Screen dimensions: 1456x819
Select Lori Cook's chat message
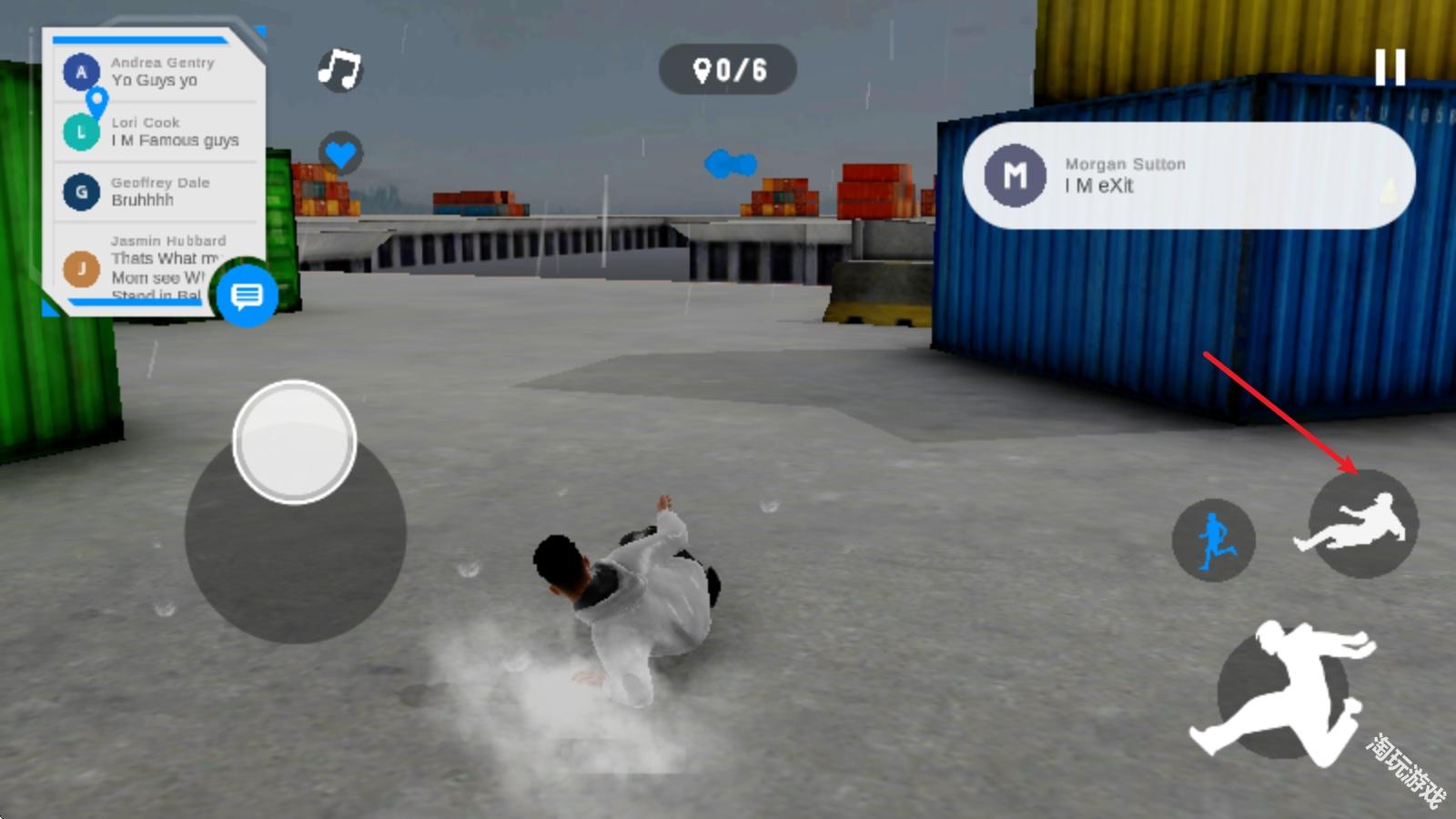pyautogui.click(x=159, y=132)
